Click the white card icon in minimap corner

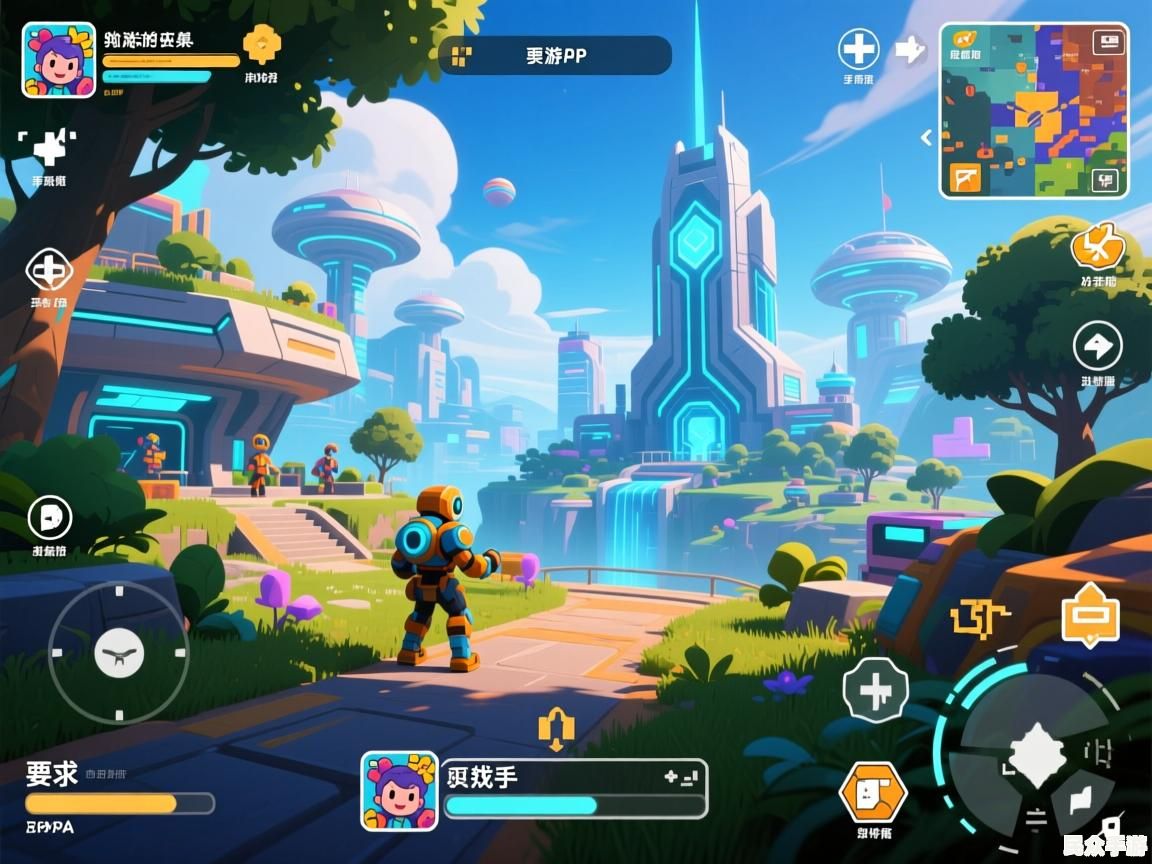click(x=1107, y=42)
